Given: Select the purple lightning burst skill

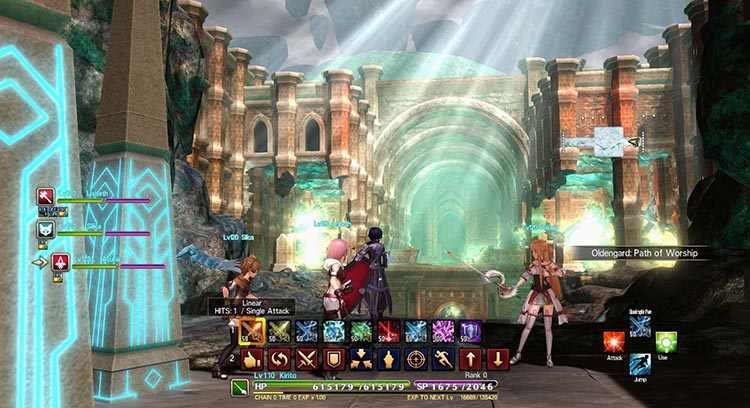Looking at the screenshot, I should click(443, 331).
